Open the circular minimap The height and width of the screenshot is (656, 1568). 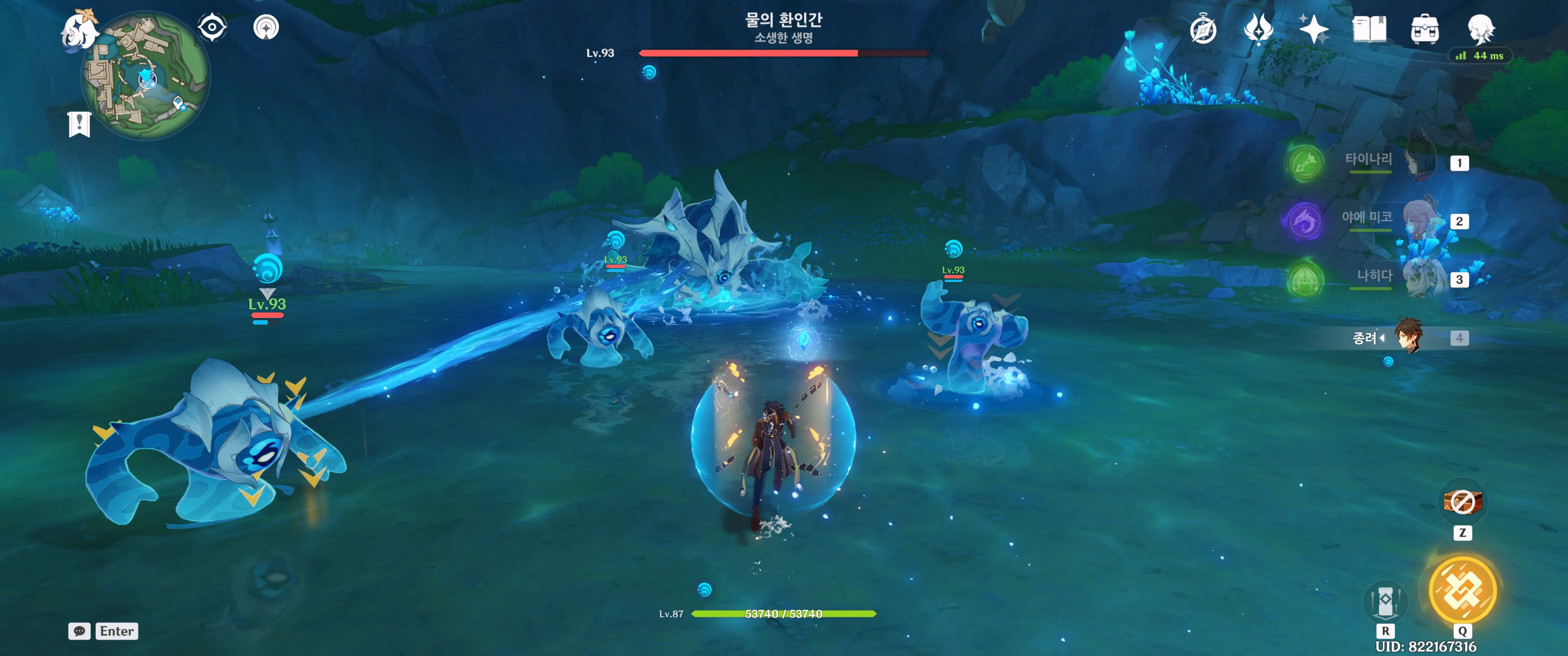146,76
